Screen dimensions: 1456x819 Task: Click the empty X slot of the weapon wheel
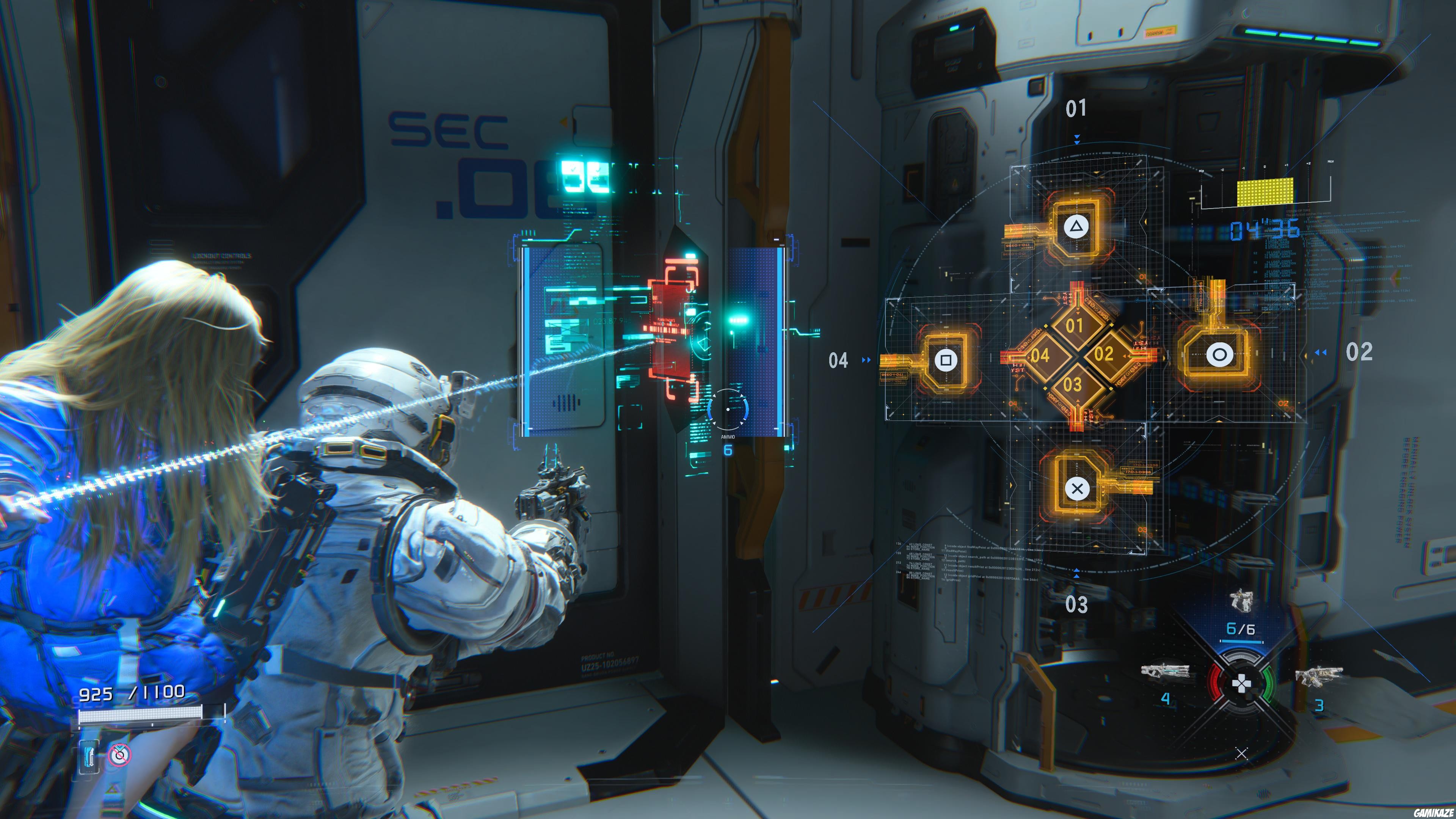click(1241, 753)
